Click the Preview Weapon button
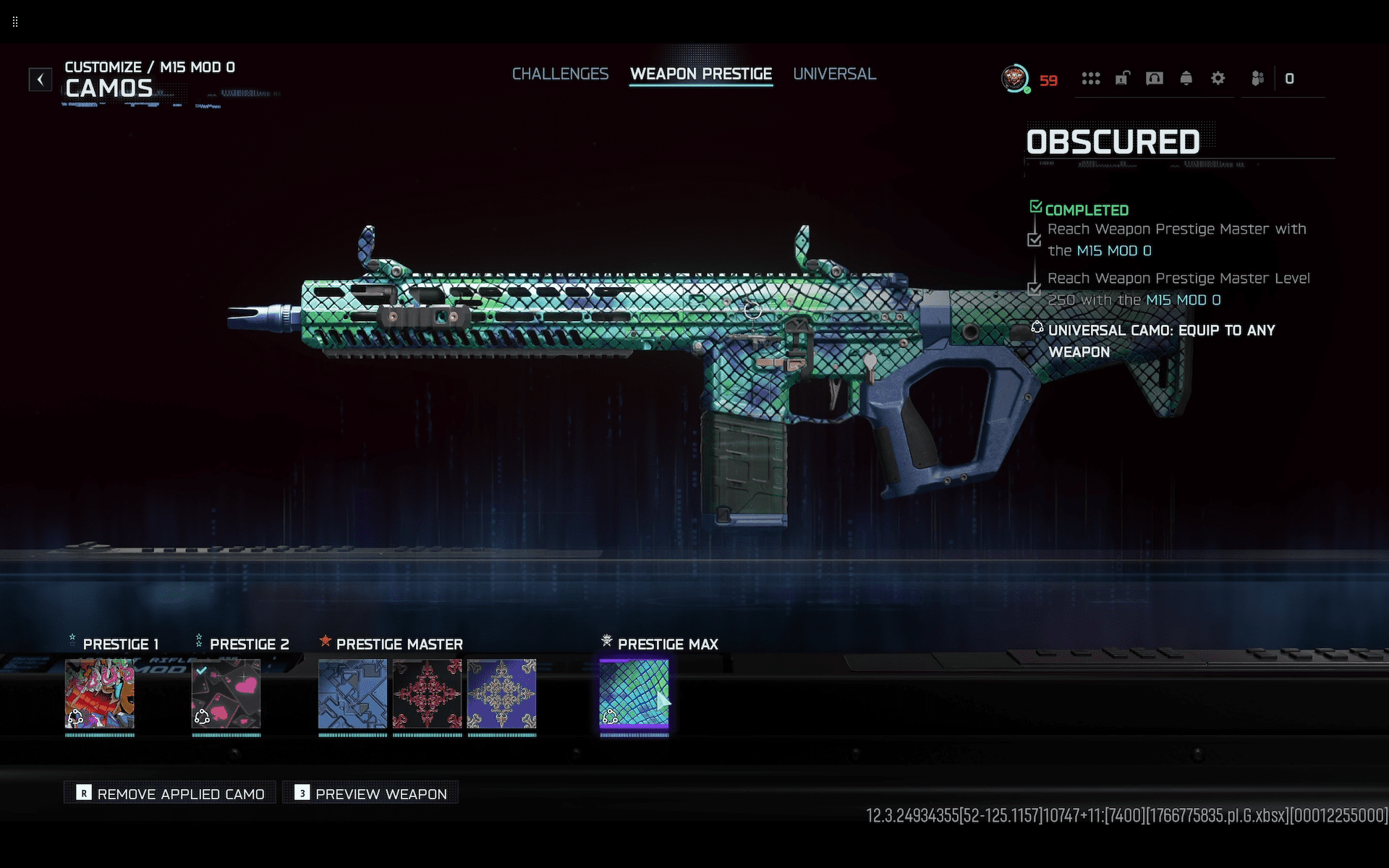Screen dimensions: 1389x868 click(371, 793)
